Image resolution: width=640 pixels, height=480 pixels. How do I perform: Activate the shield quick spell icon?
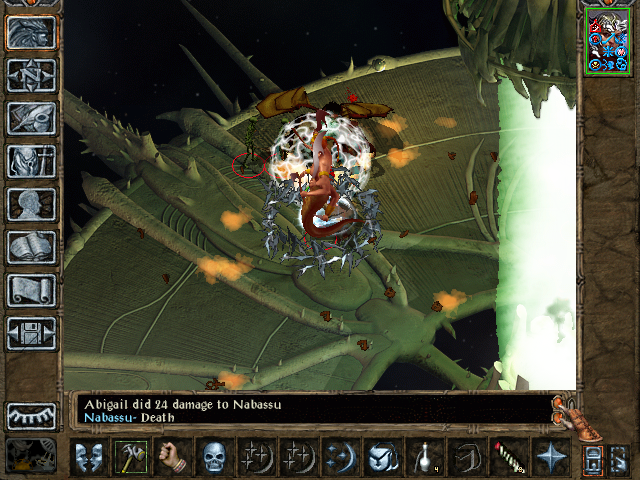pos(382,457)
